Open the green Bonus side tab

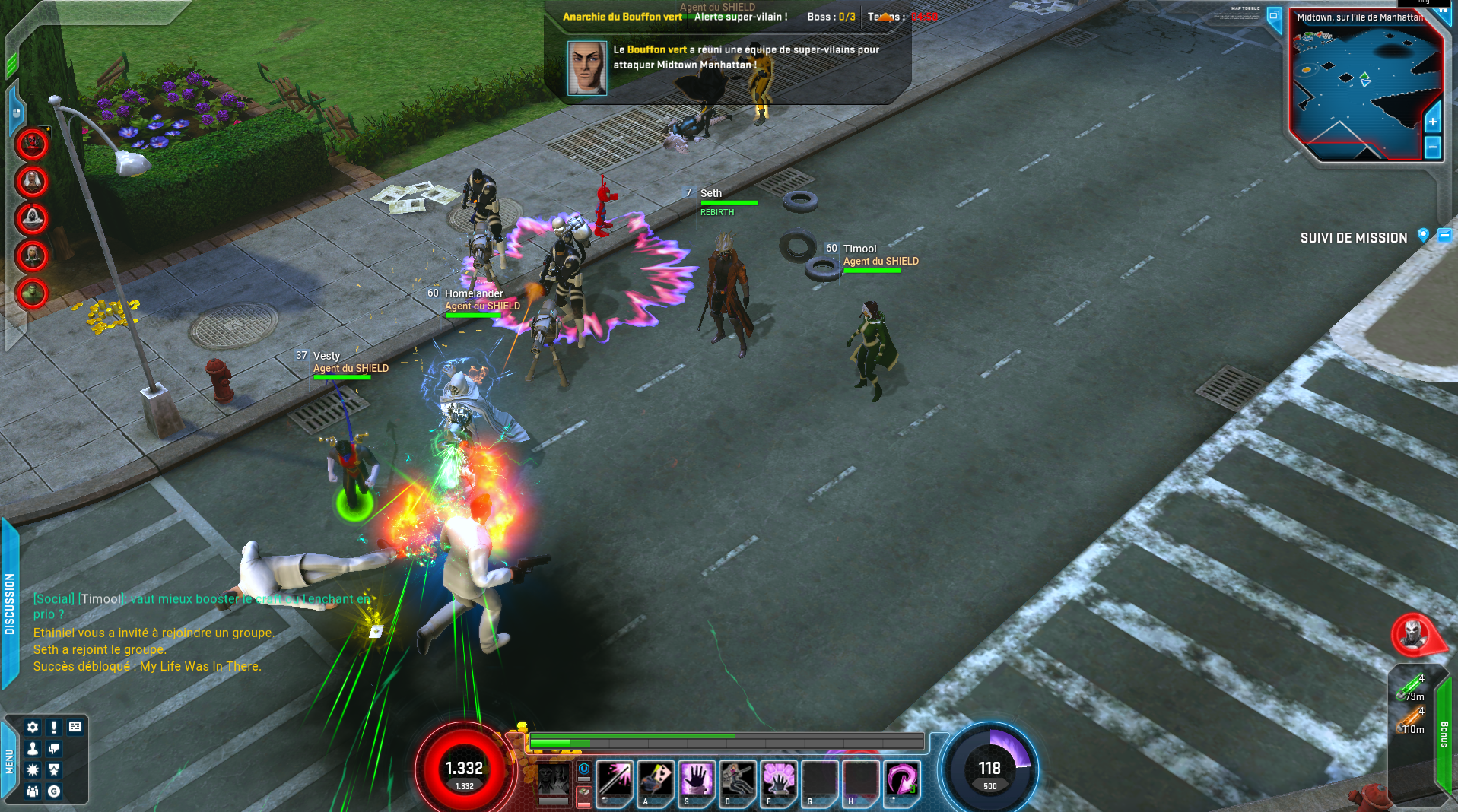point(1444,734)
